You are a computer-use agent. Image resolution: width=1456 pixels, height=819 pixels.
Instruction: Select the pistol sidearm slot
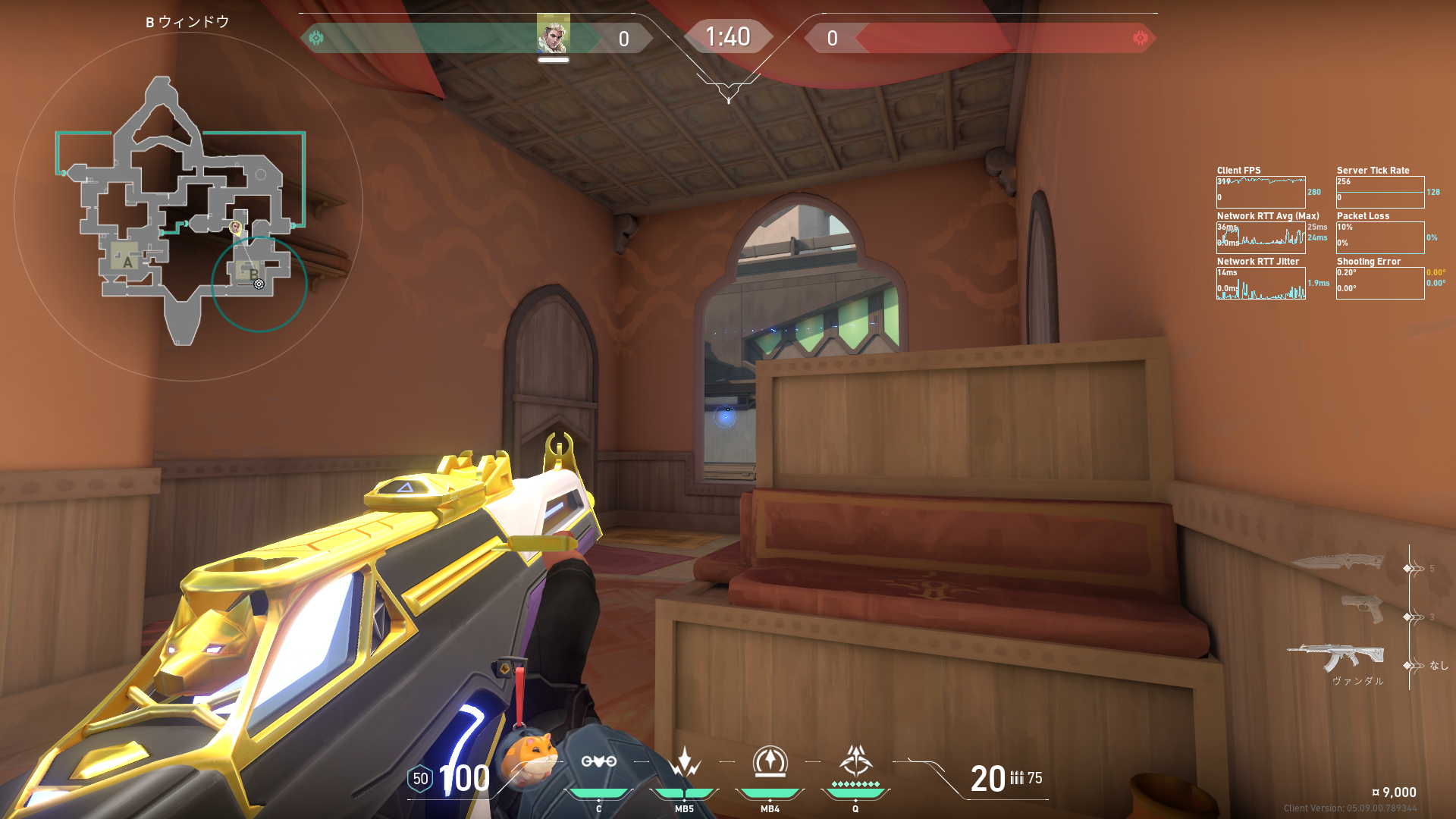point(1361,609)
